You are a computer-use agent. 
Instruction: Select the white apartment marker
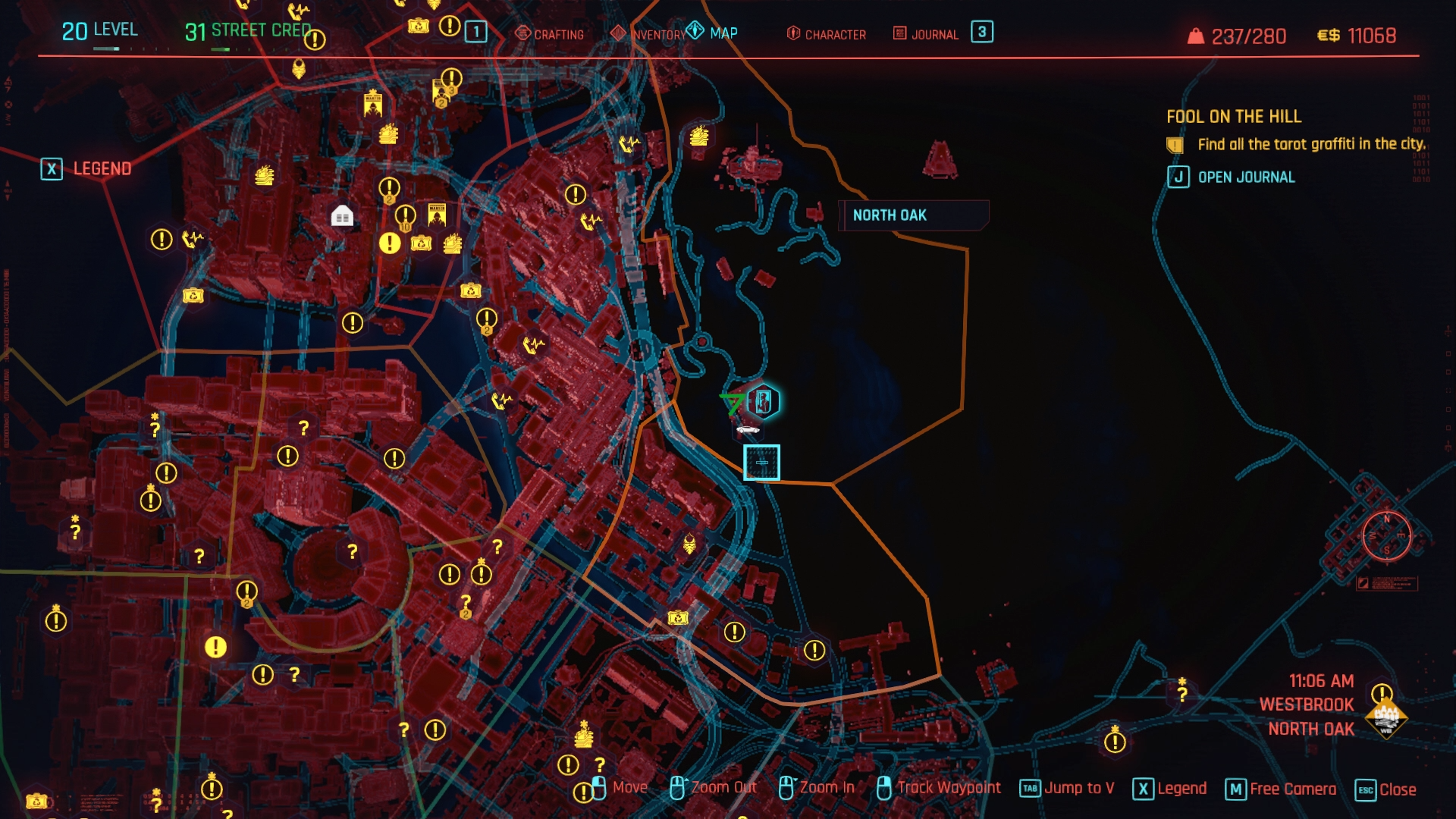pyautogui.click(x=342, y=217)
